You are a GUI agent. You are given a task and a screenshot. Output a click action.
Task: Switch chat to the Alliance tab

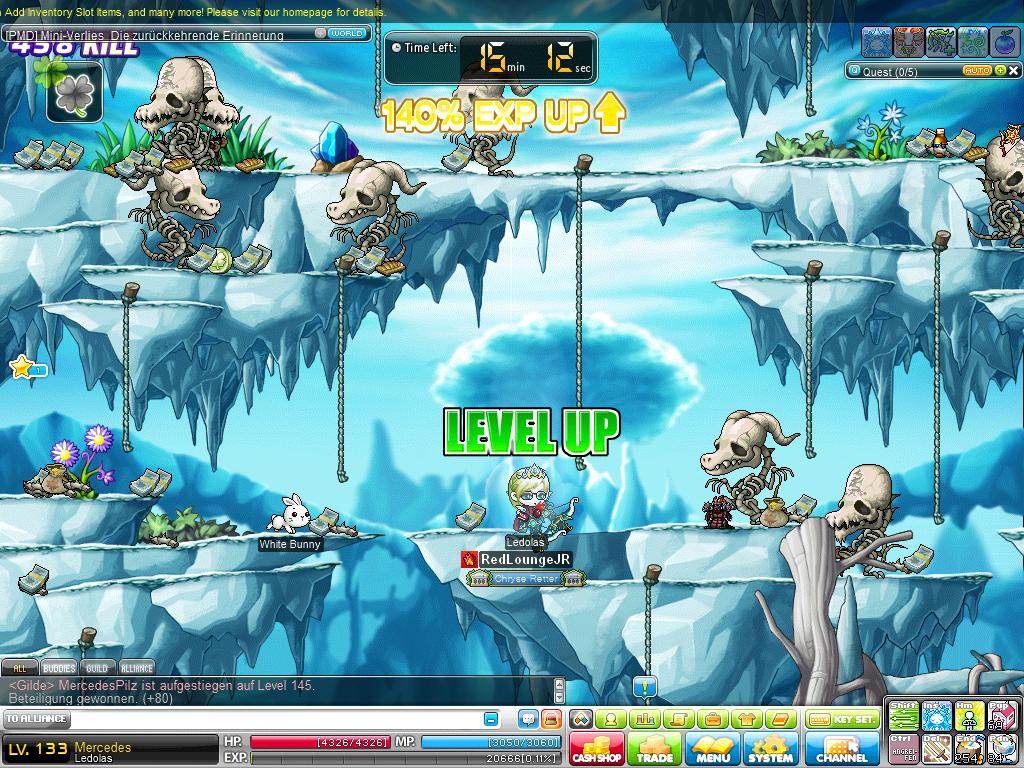pos(137,668)
